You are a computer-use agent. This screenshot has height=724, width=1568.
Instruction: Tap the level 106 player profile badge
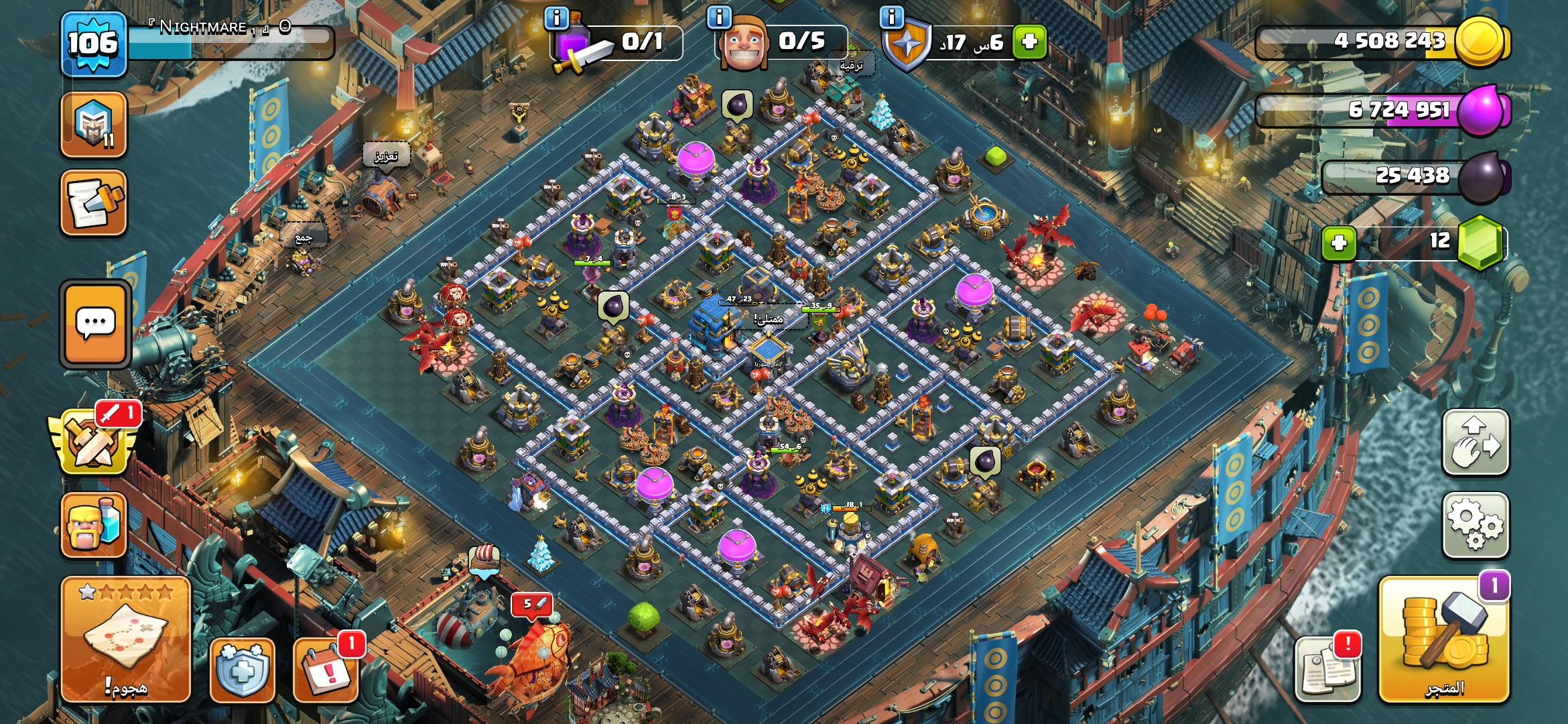tap(93, 44)
